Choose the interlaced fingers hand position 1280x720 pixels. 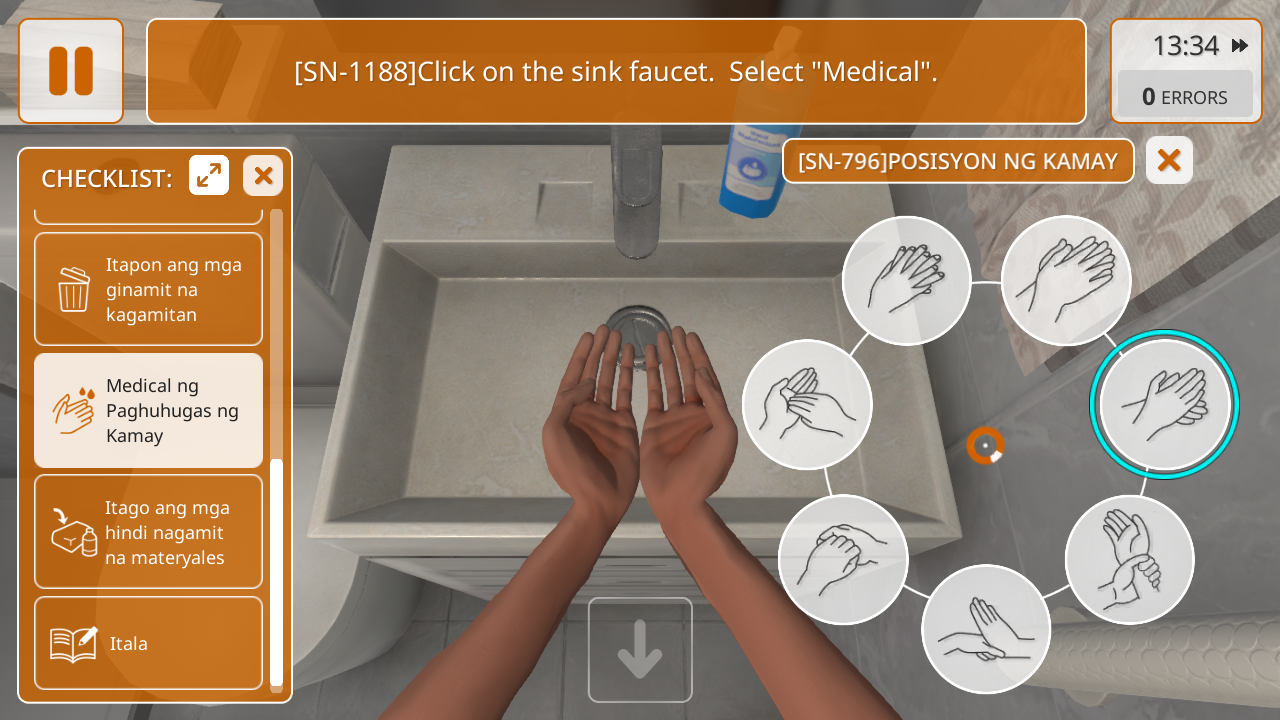(906, 281)
